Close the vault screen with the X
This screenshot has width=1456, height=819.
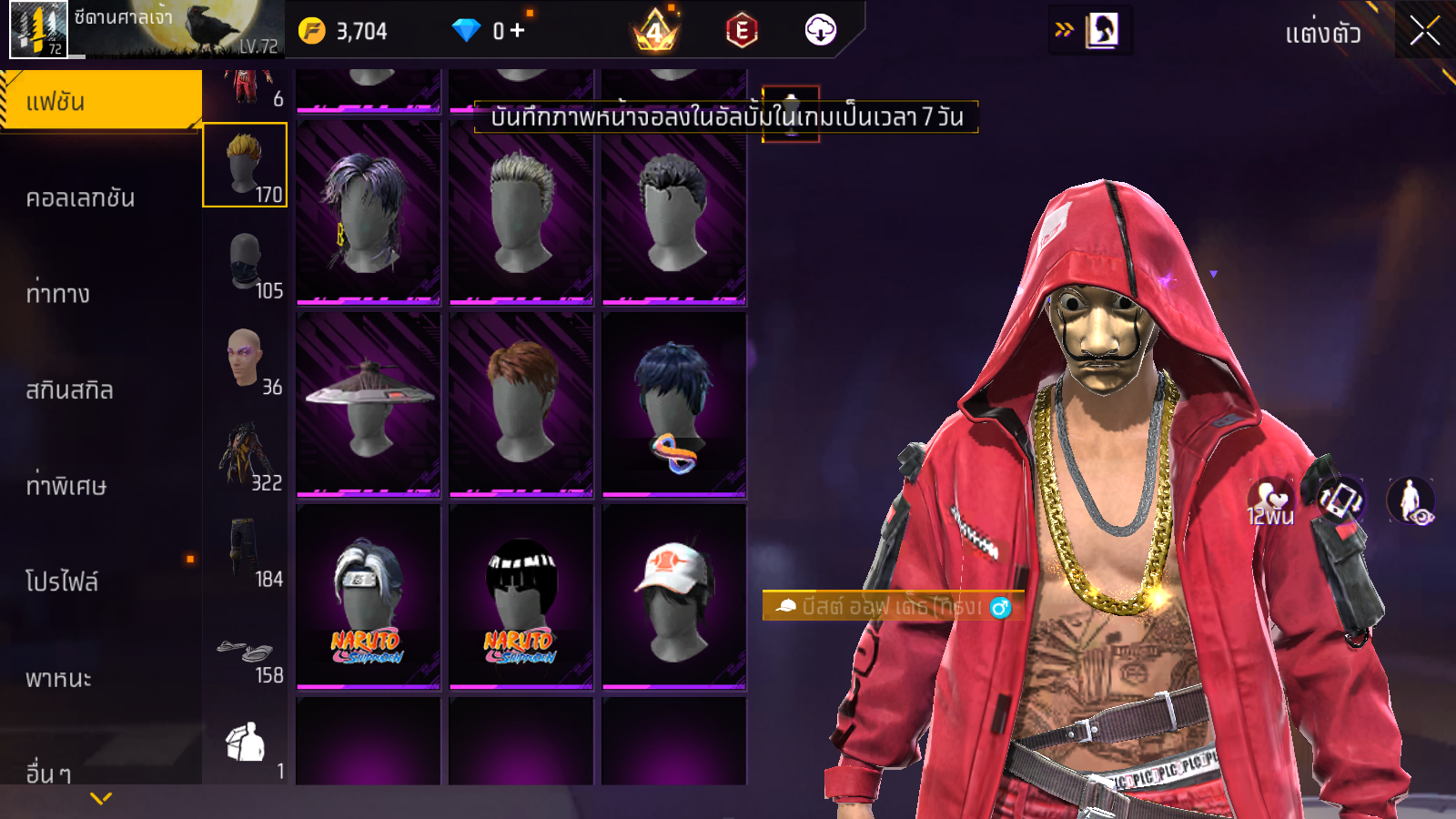click(x=1424, y=32)
